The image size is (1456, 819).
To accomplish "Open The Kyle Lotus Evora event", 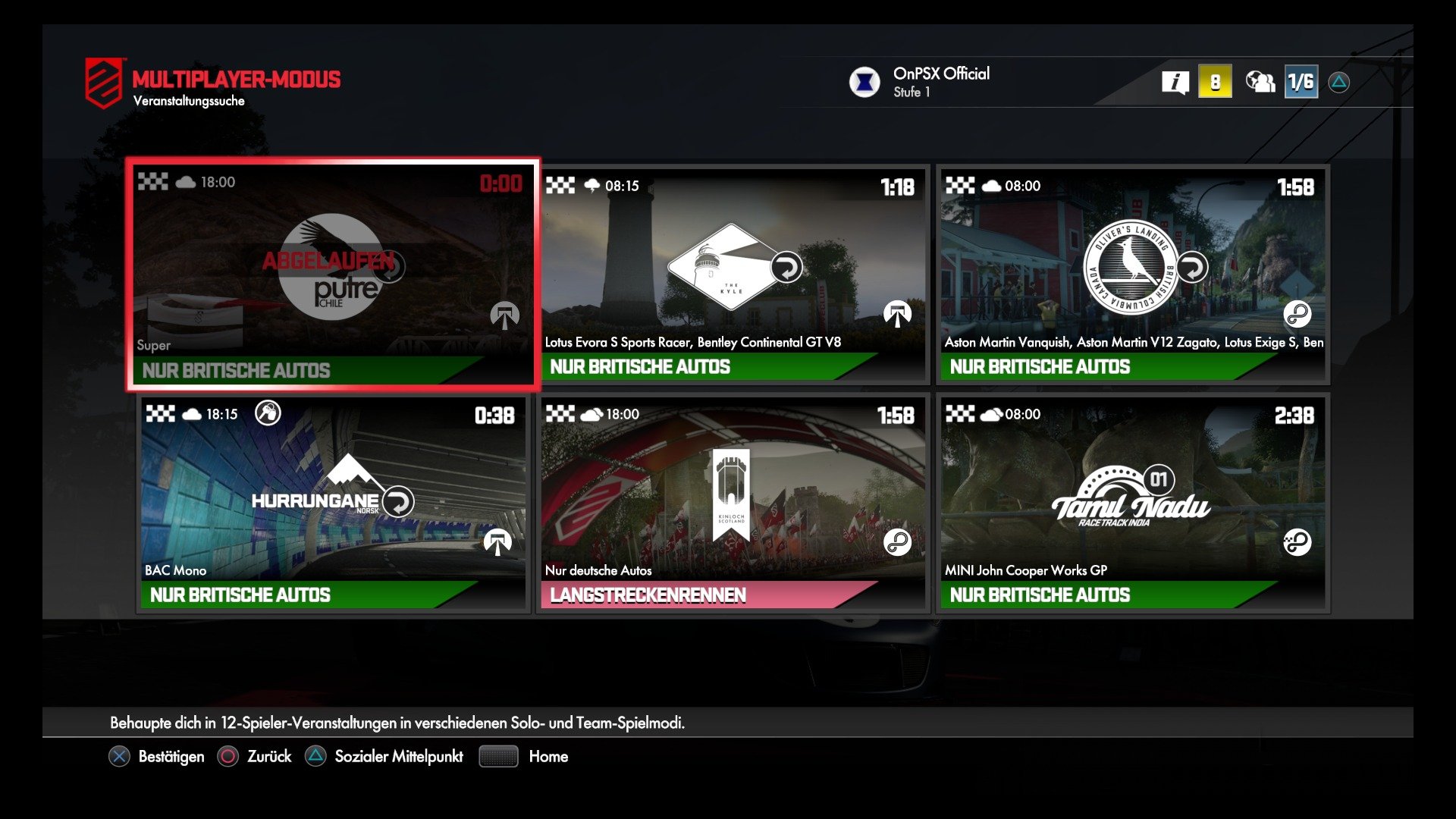I will (x=732, y=273).
